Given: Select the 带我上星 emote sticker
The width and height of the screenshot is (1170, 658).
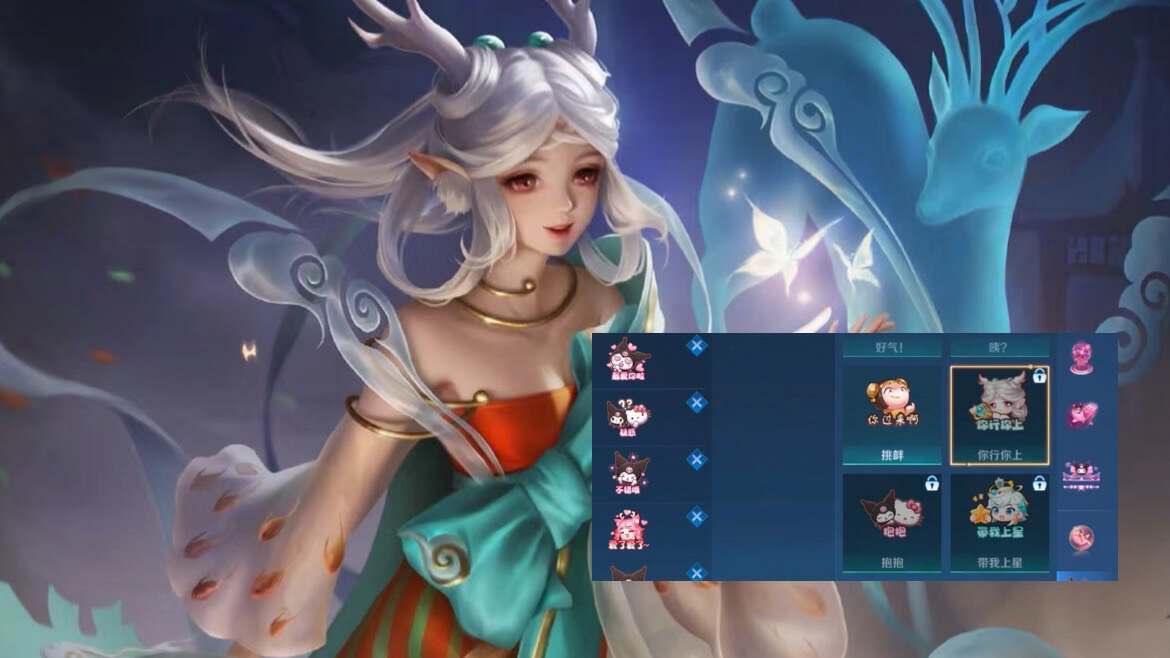Looking at the screenshot, I should pos(999,522).
